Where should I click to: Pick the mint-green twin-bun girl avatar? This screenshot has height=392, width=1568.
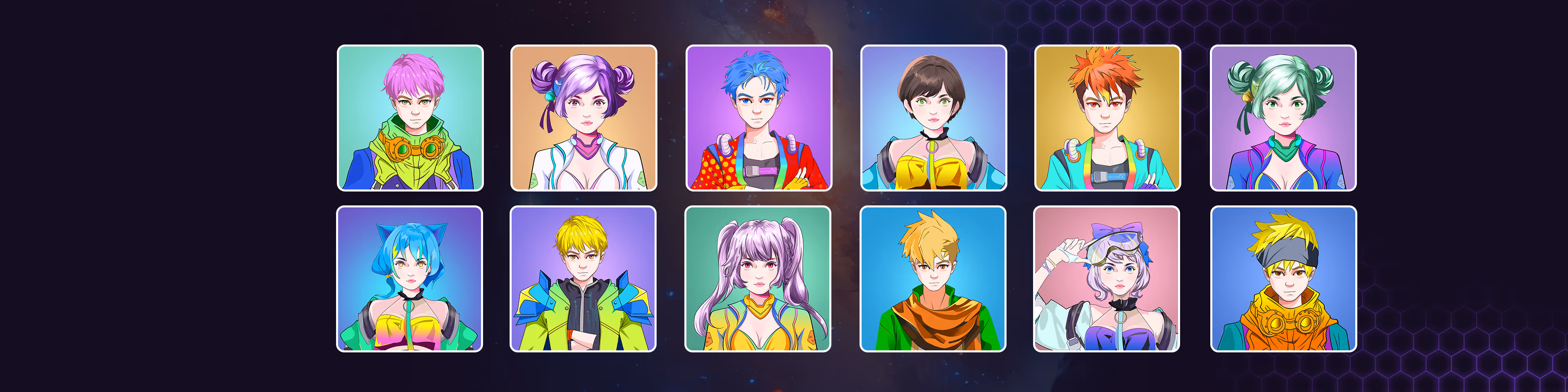pyautogui.click(x=1283, y=118)
